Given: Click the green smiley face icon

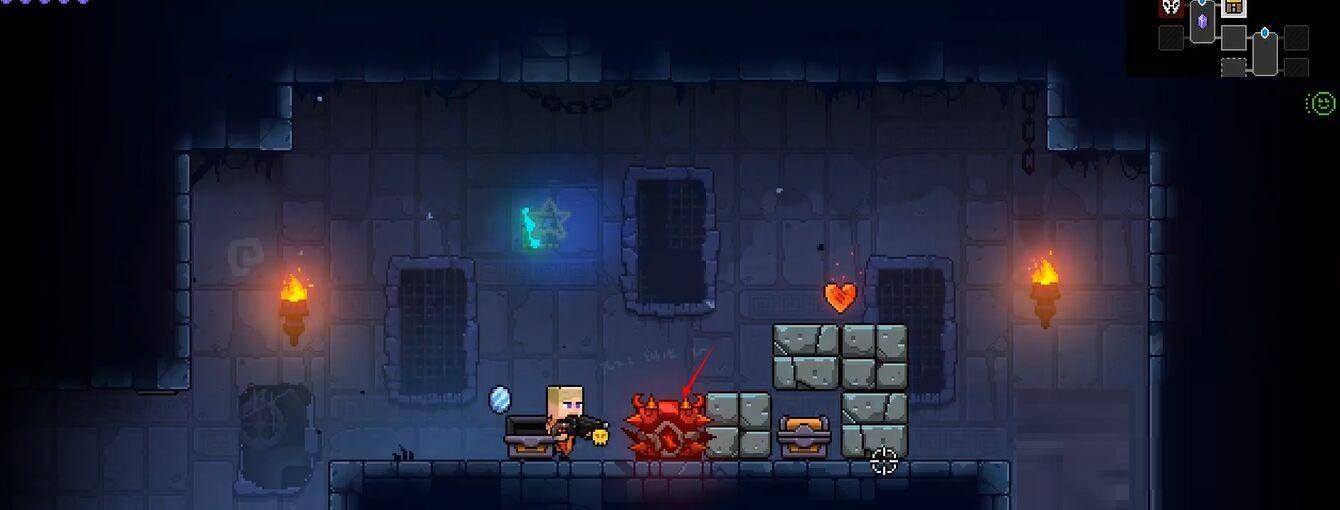Looking at the screenshot, I should tap(1321, 102).
